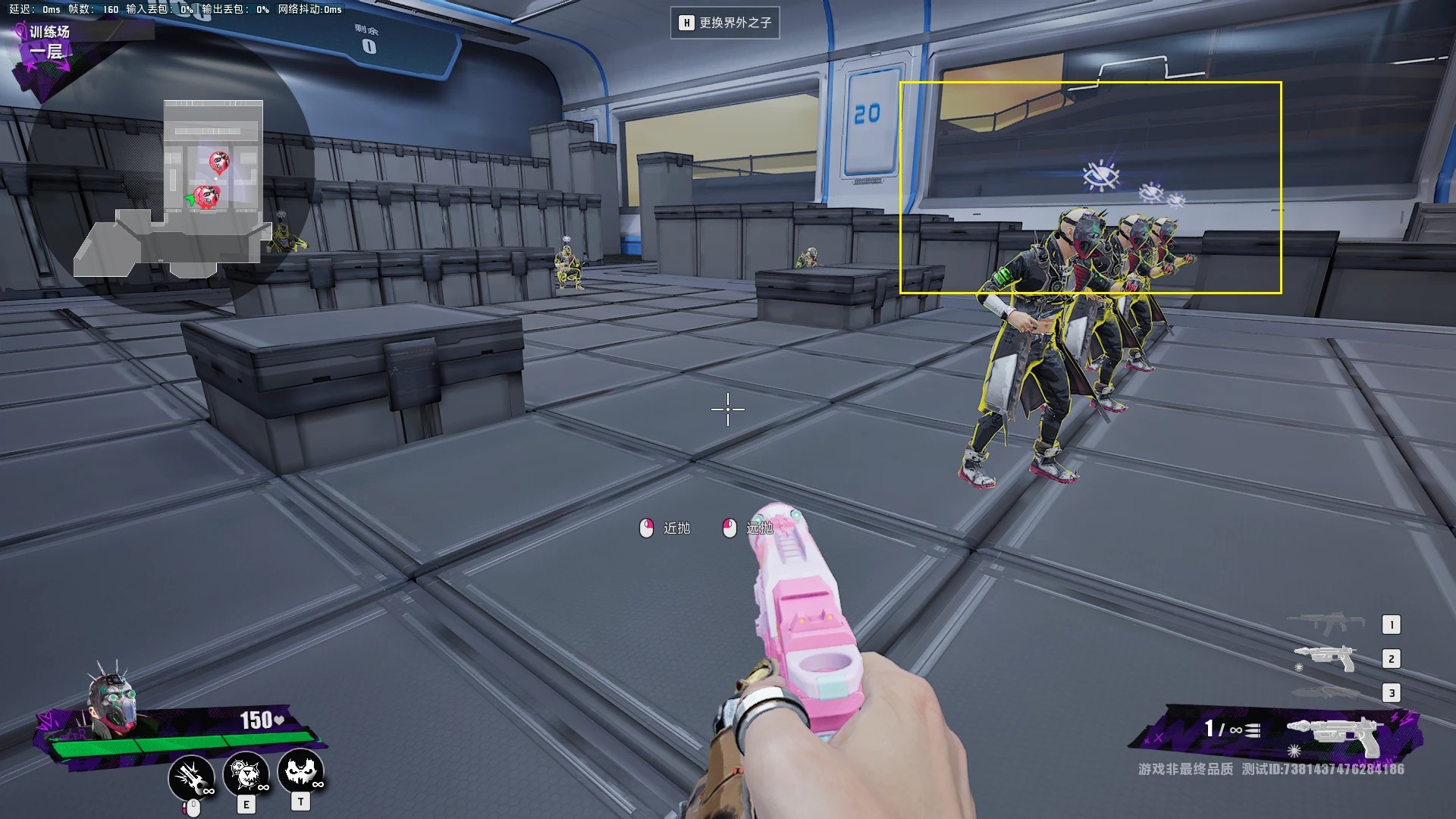Select the large equipped pistol icon
Screen dimensions: 1456x819
point(1335,733)
